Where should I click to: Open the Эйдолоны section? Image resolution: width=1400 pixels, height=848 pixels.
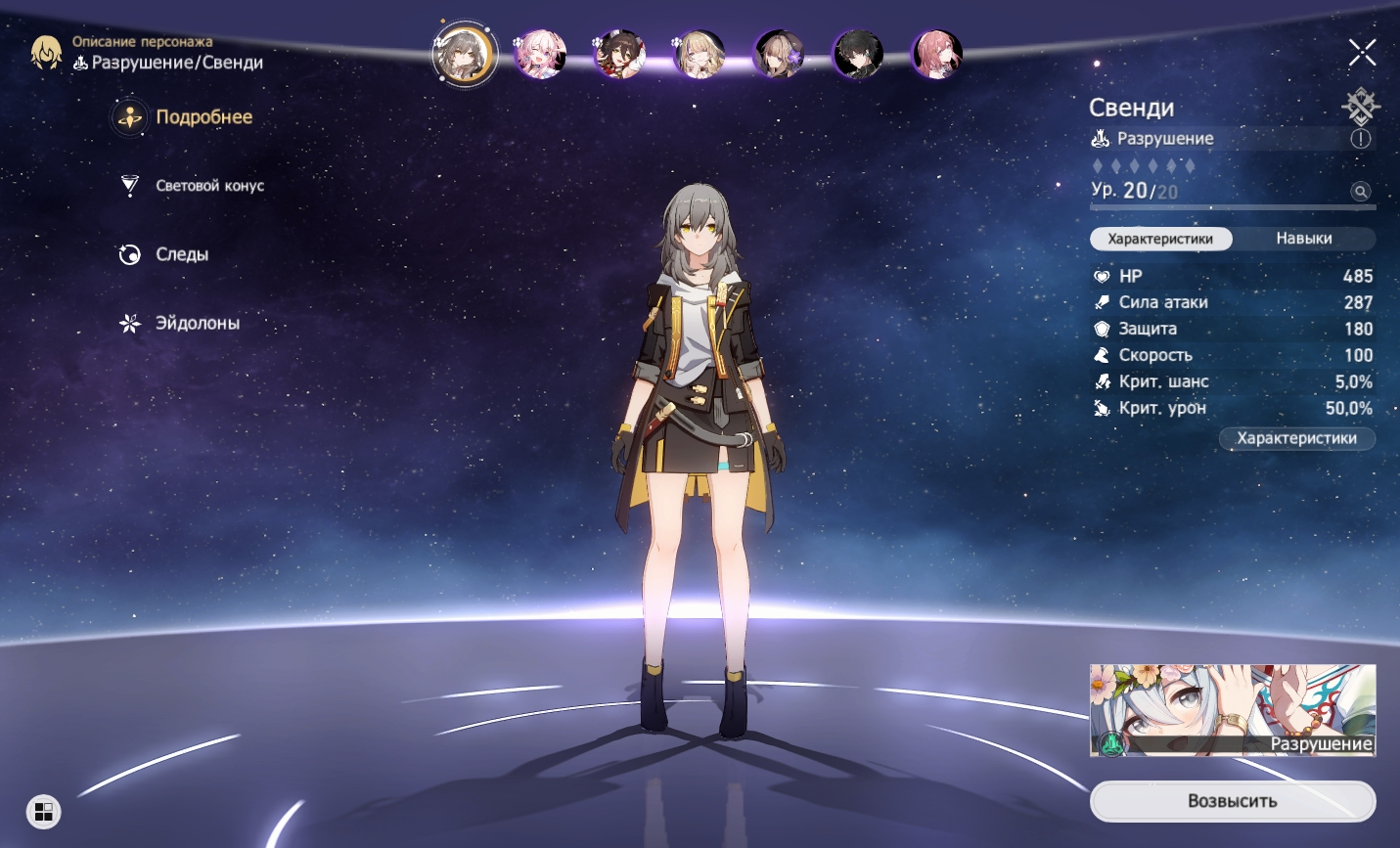pos(196,323)
